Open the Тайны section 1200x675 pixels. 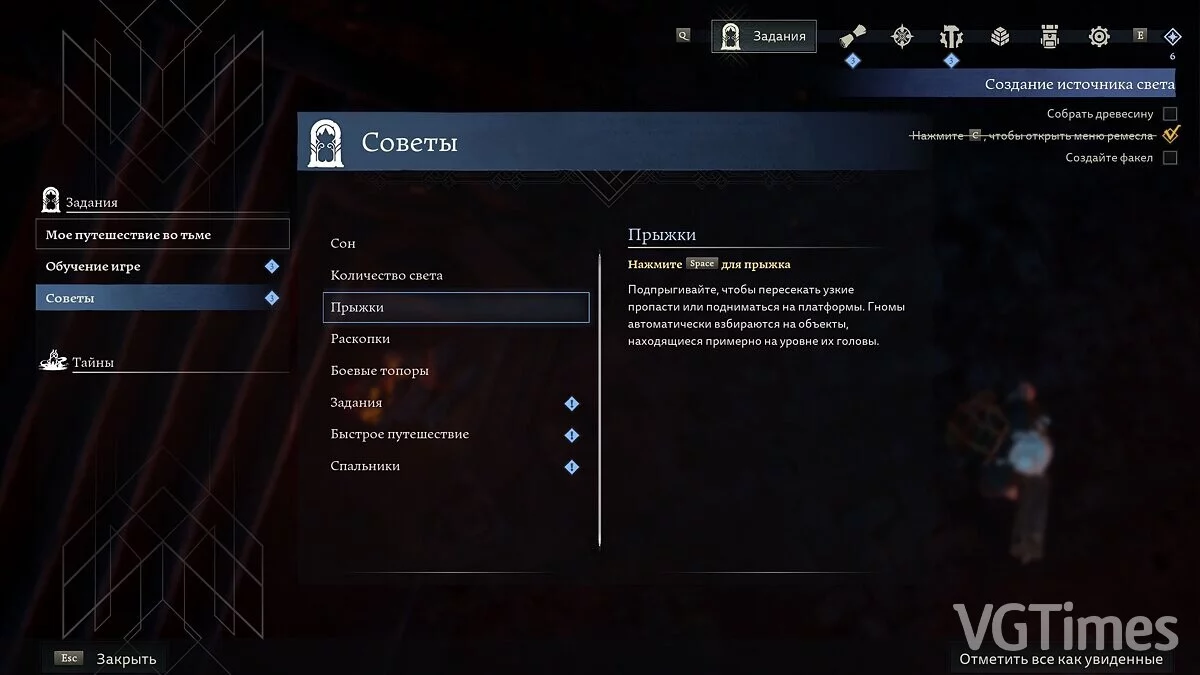tap(93, 363)
